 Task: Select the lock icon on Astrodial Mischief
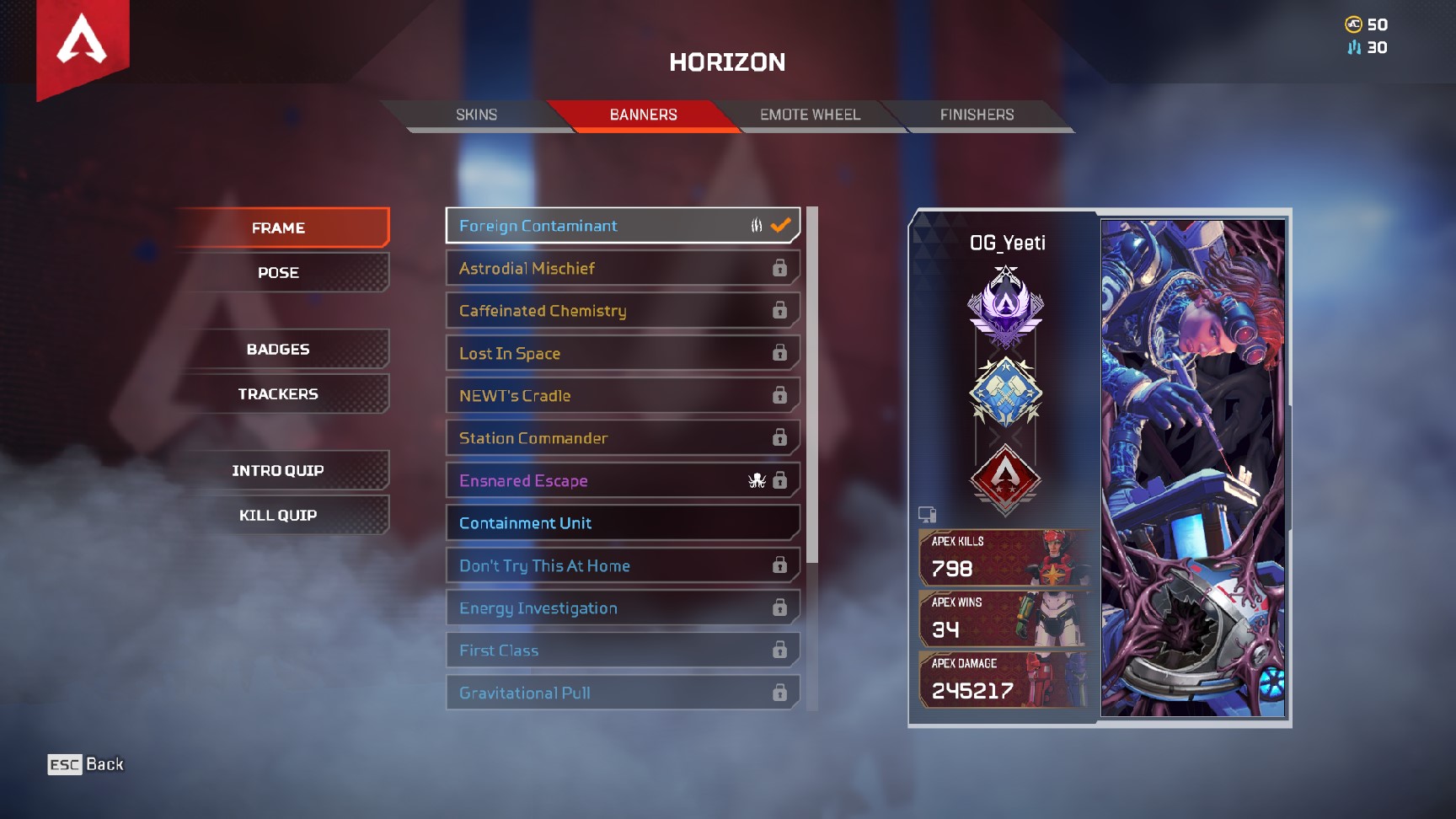(779, 268)
